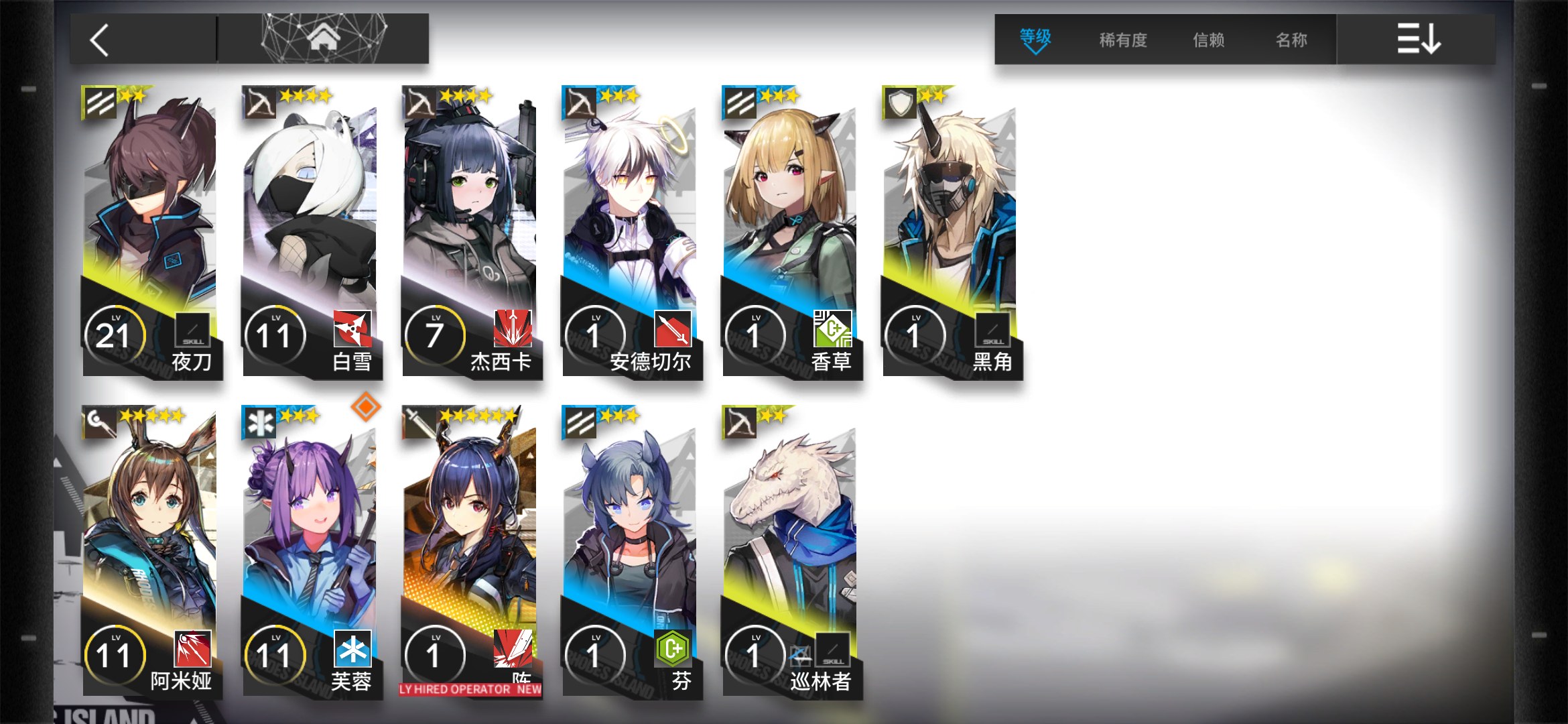Sort operators by 名称 (name)
Viewport: 1568px width, 724px height.
1291,40
